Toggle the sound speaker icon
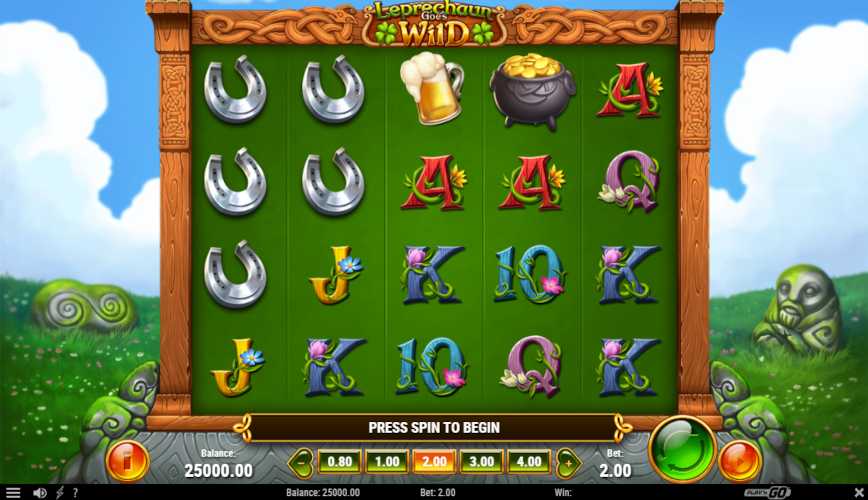 tap(39, 493)
